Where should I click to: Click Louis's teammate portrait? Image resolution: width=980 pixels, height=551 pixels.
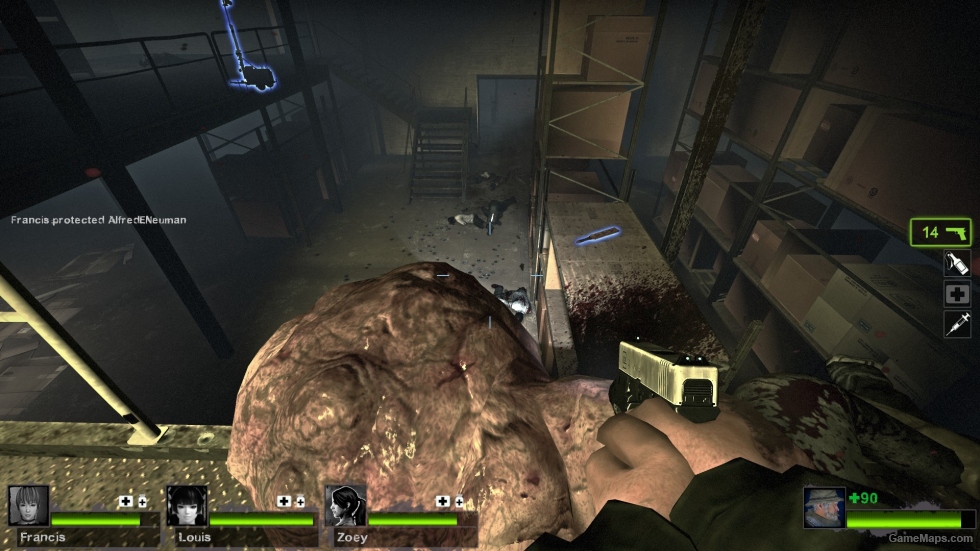(187, 506)
